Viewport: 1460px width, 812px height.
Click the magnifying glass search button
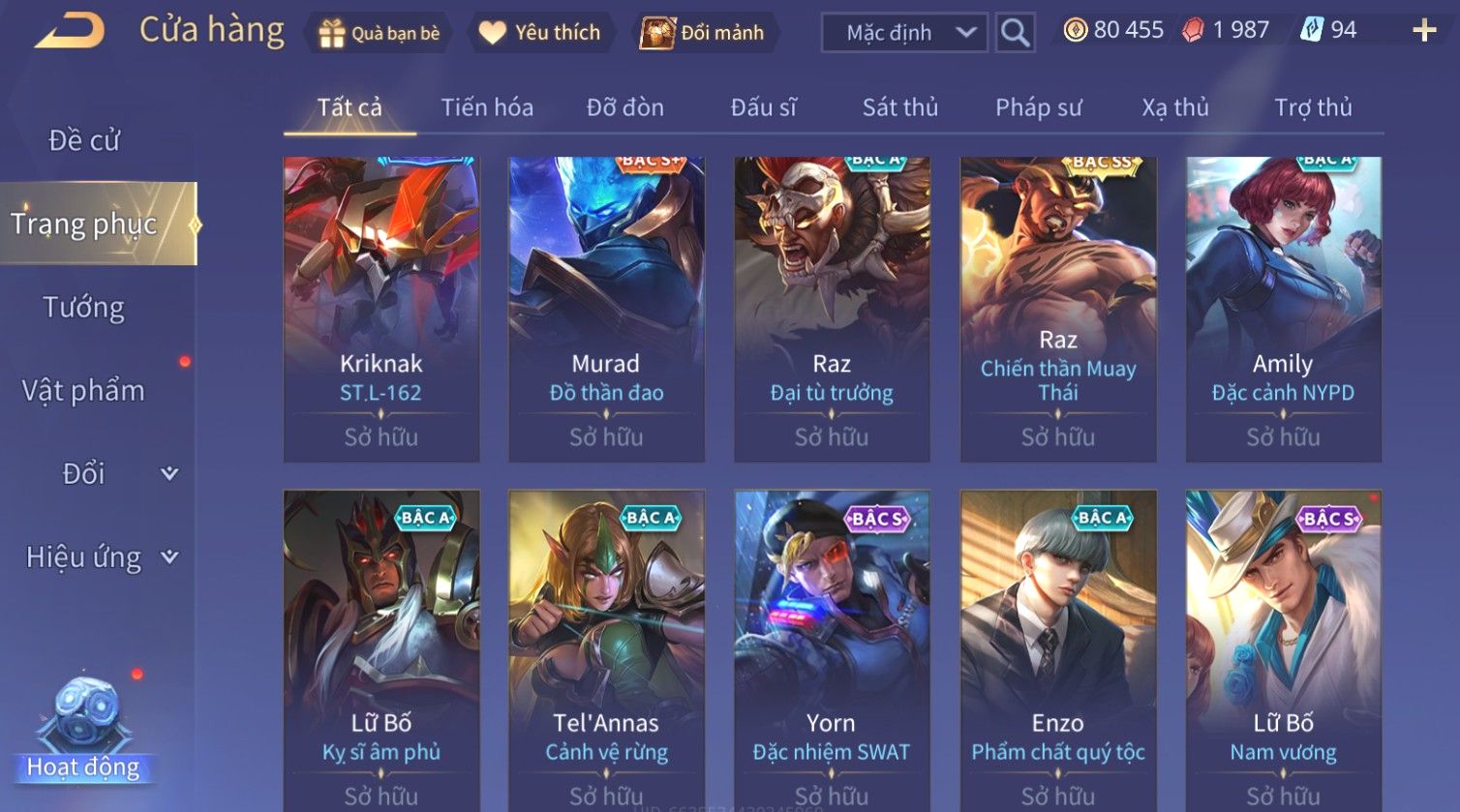1015,33
